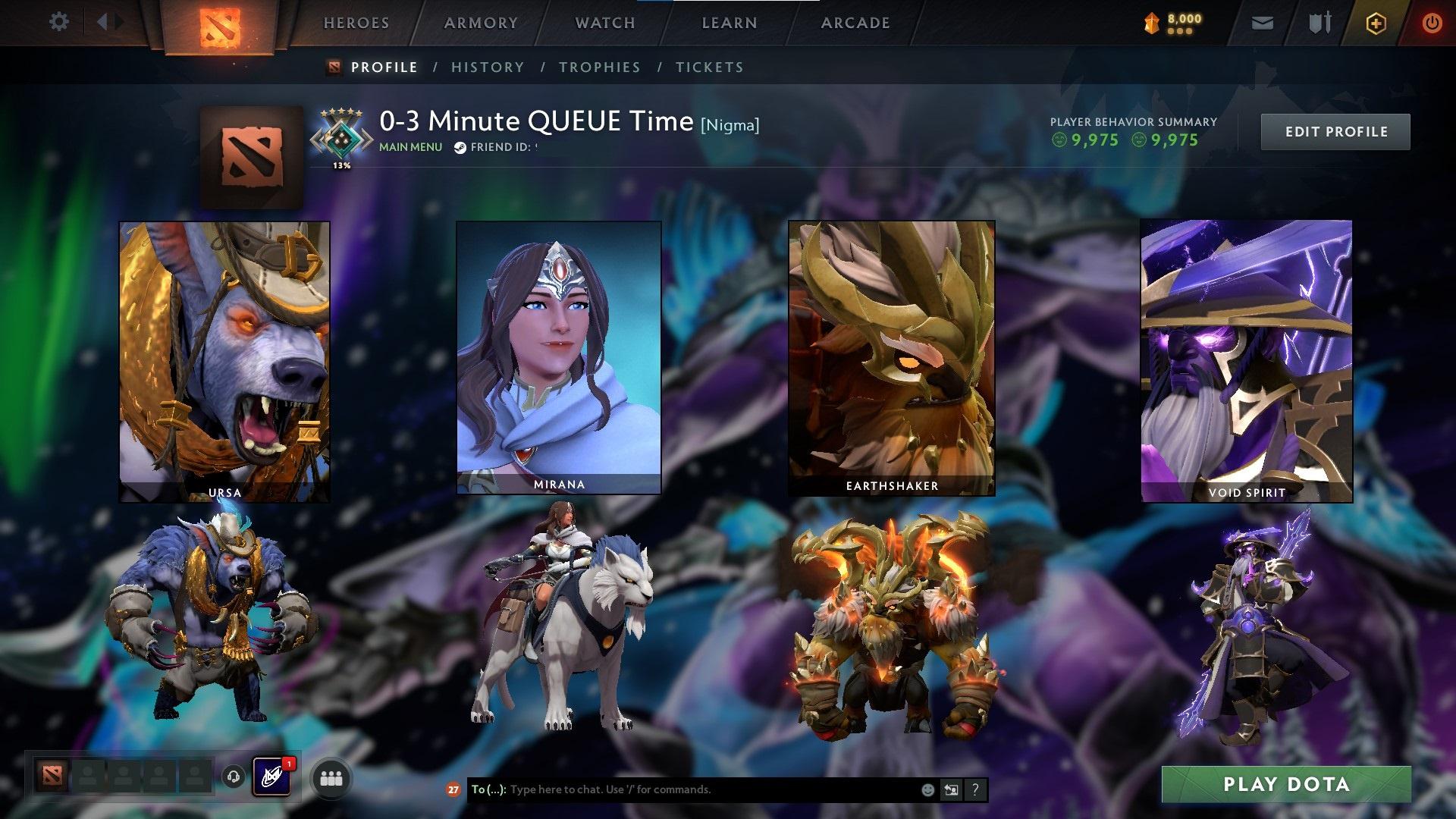Open the friends list group icon
Viewport: 1456px width, 819px height.
[331, 779]
